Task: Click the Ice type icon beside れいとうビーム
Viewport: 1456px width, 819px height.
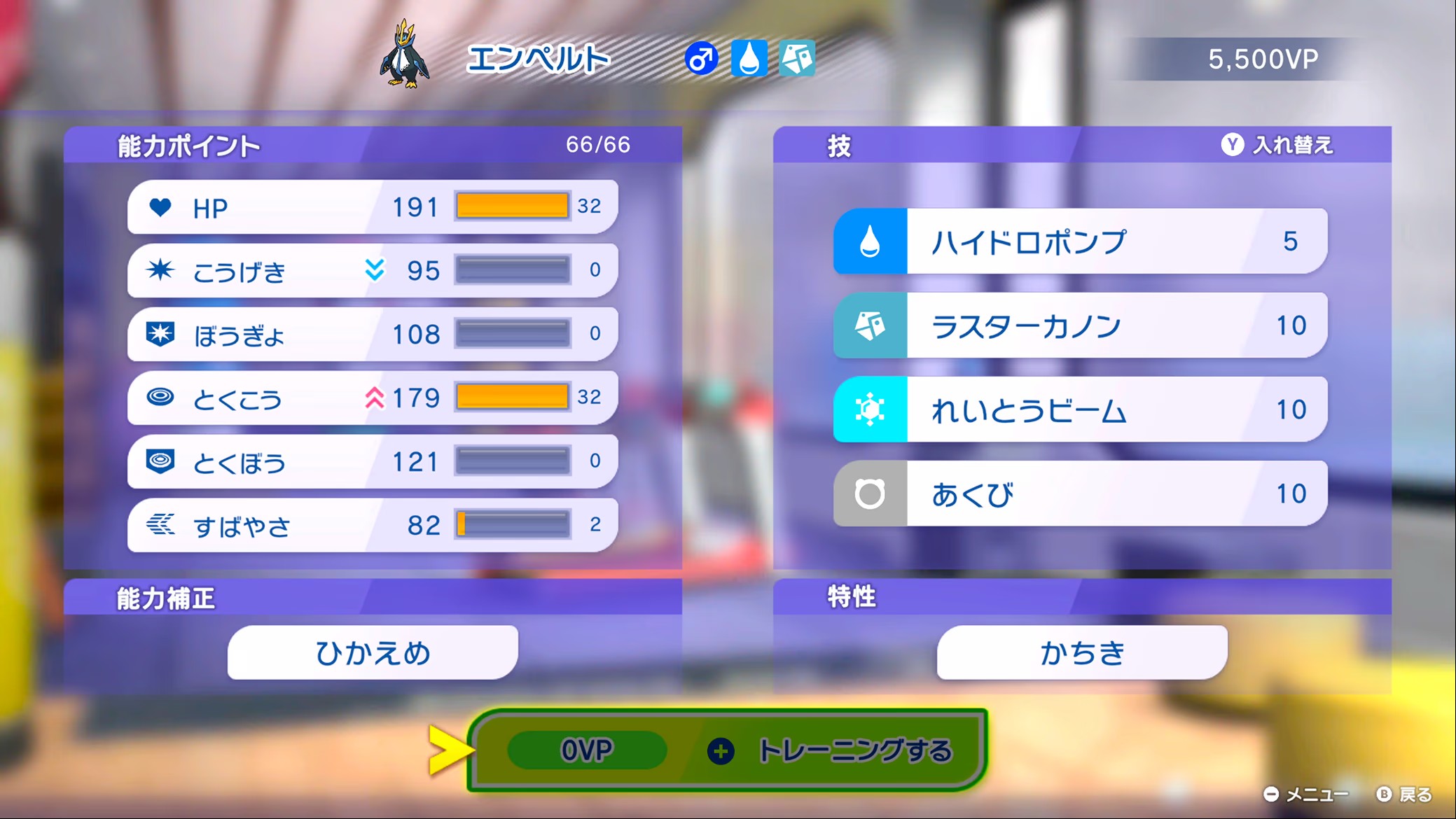Action: point(868,409)
